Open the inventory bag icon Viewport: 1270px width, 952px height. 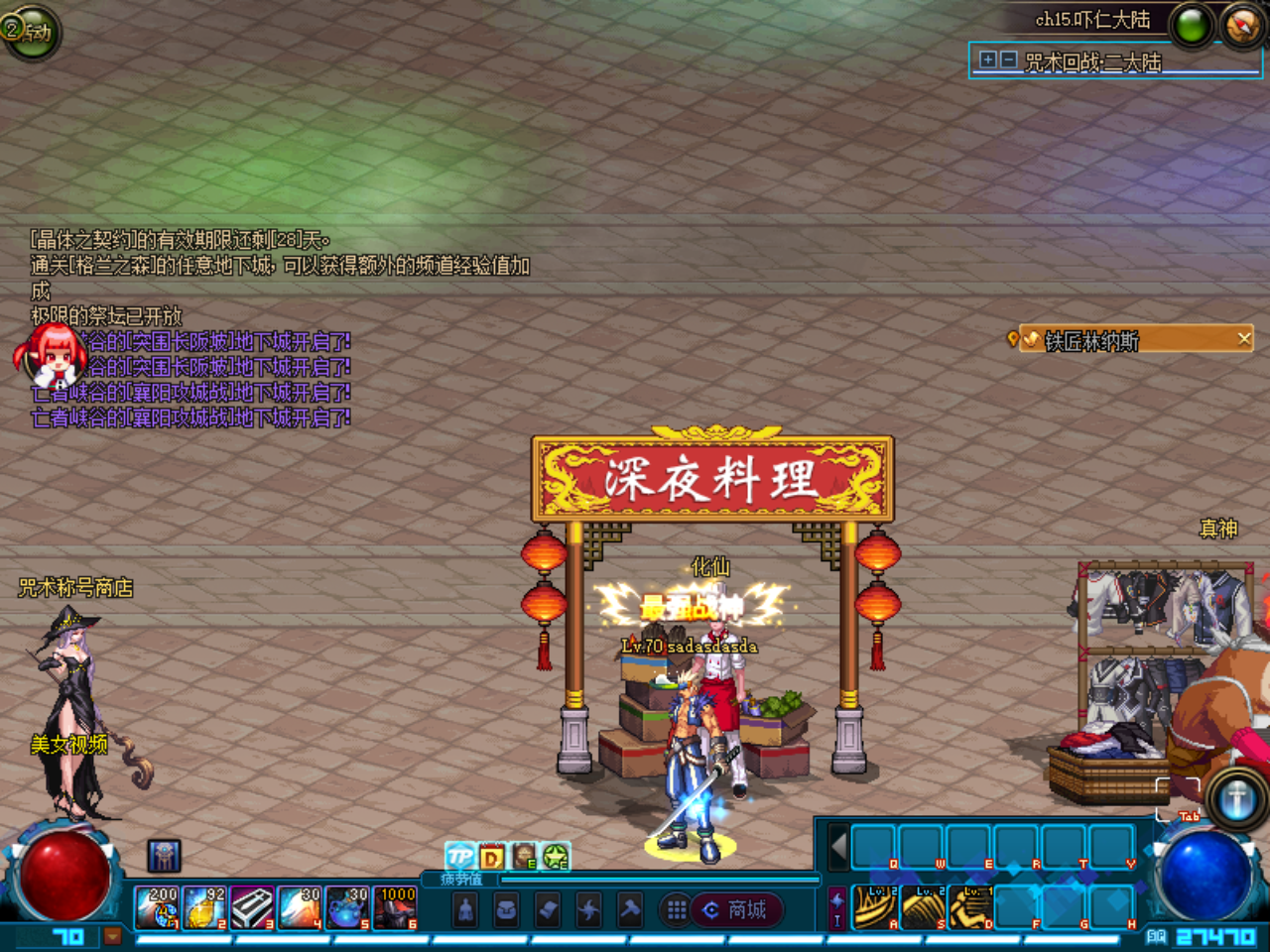pos(506,910)
